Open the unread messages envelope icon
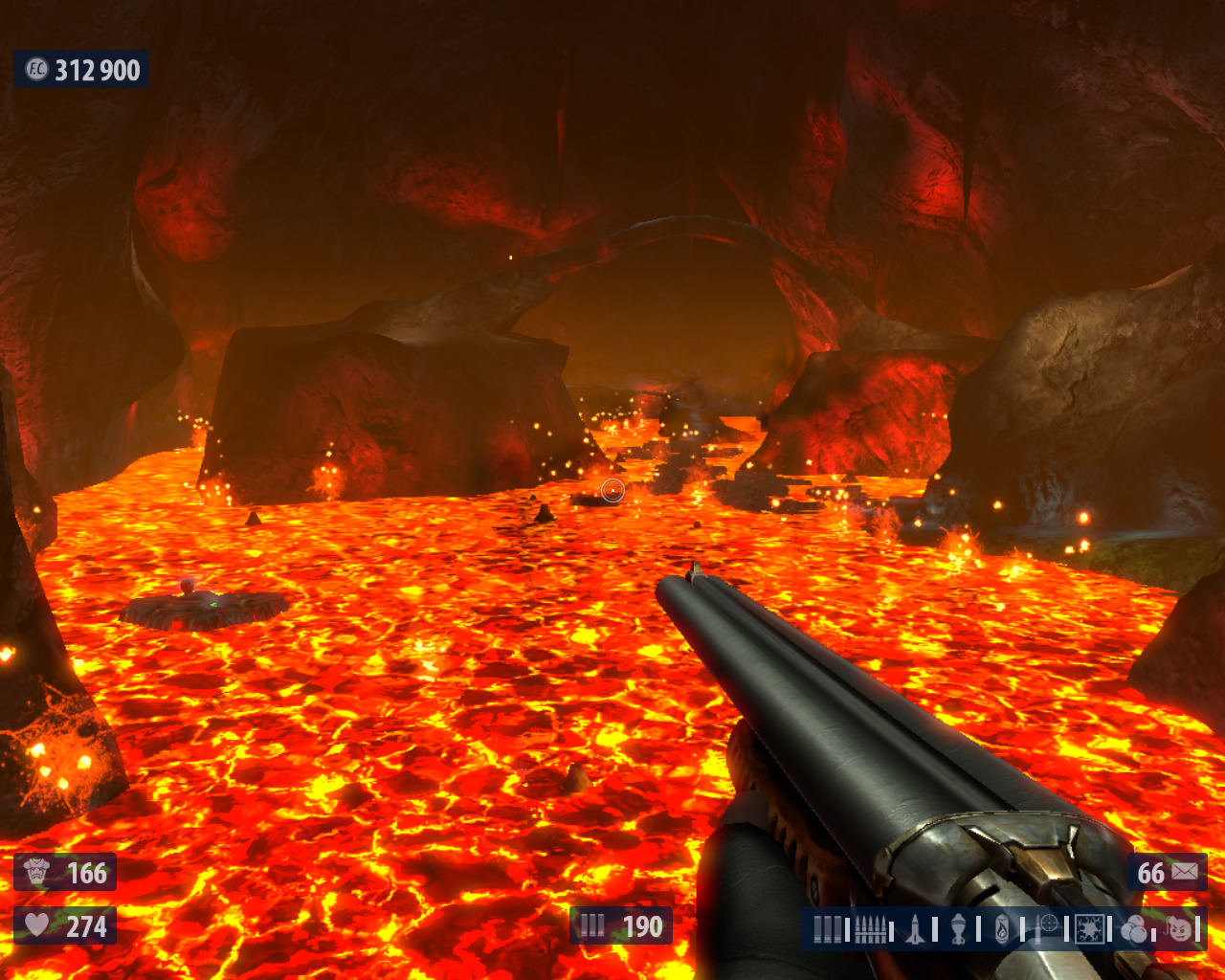This screenshot has height=980, width=1225. [1185, 872]
